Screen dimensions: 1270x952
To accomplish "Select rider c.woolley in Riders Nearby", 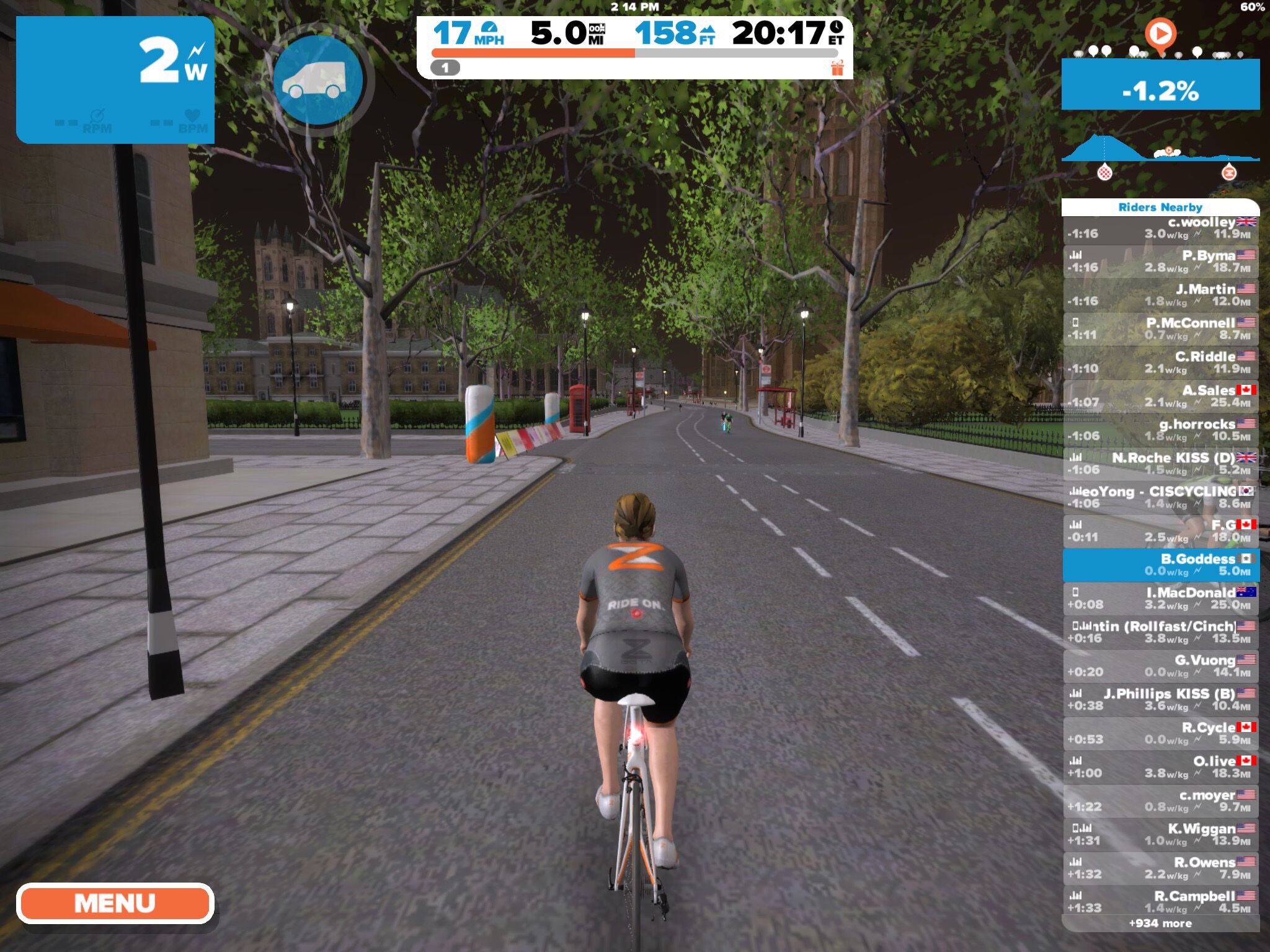I will tap(1160, 228).
